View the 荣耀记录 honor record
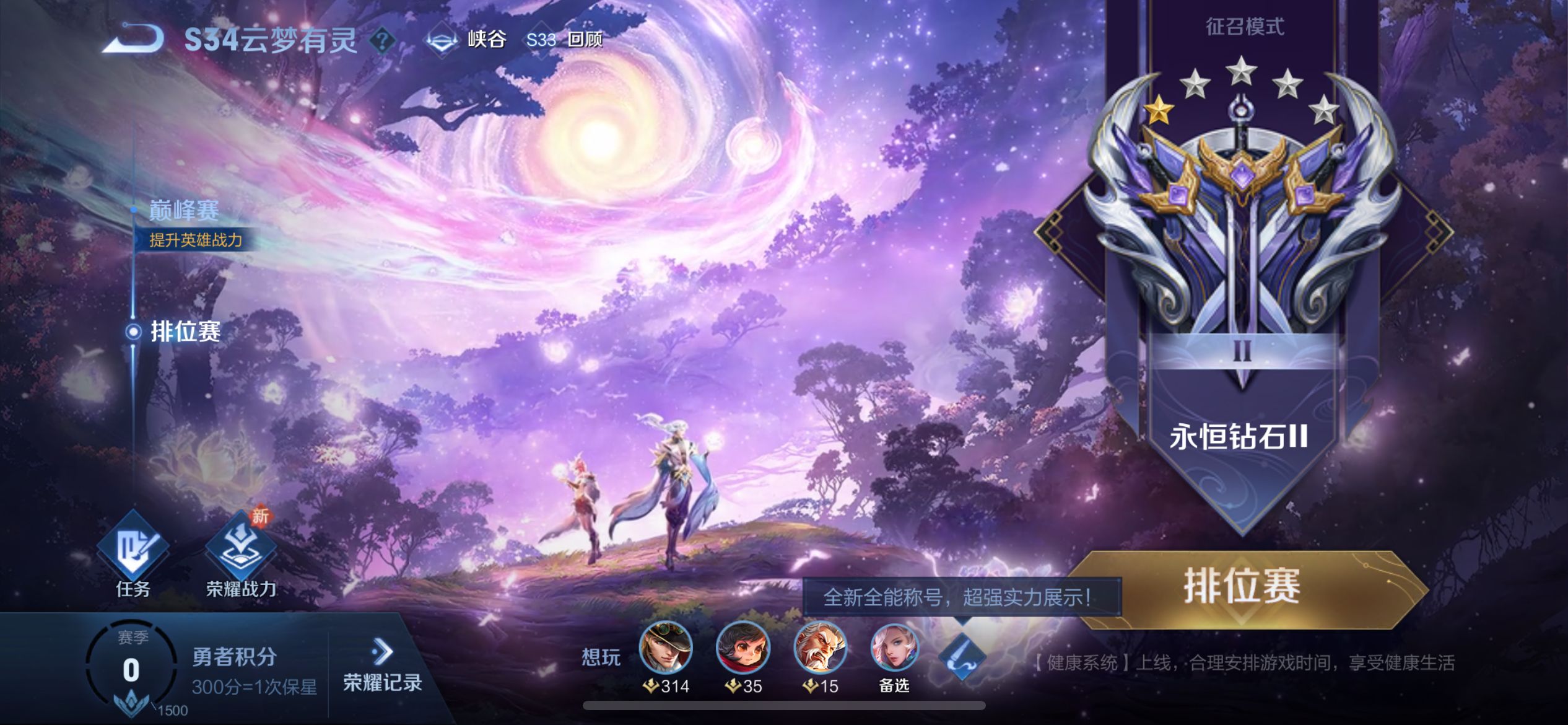The width and height of the screenshot is (1568, 725). [x=382, y=667]
